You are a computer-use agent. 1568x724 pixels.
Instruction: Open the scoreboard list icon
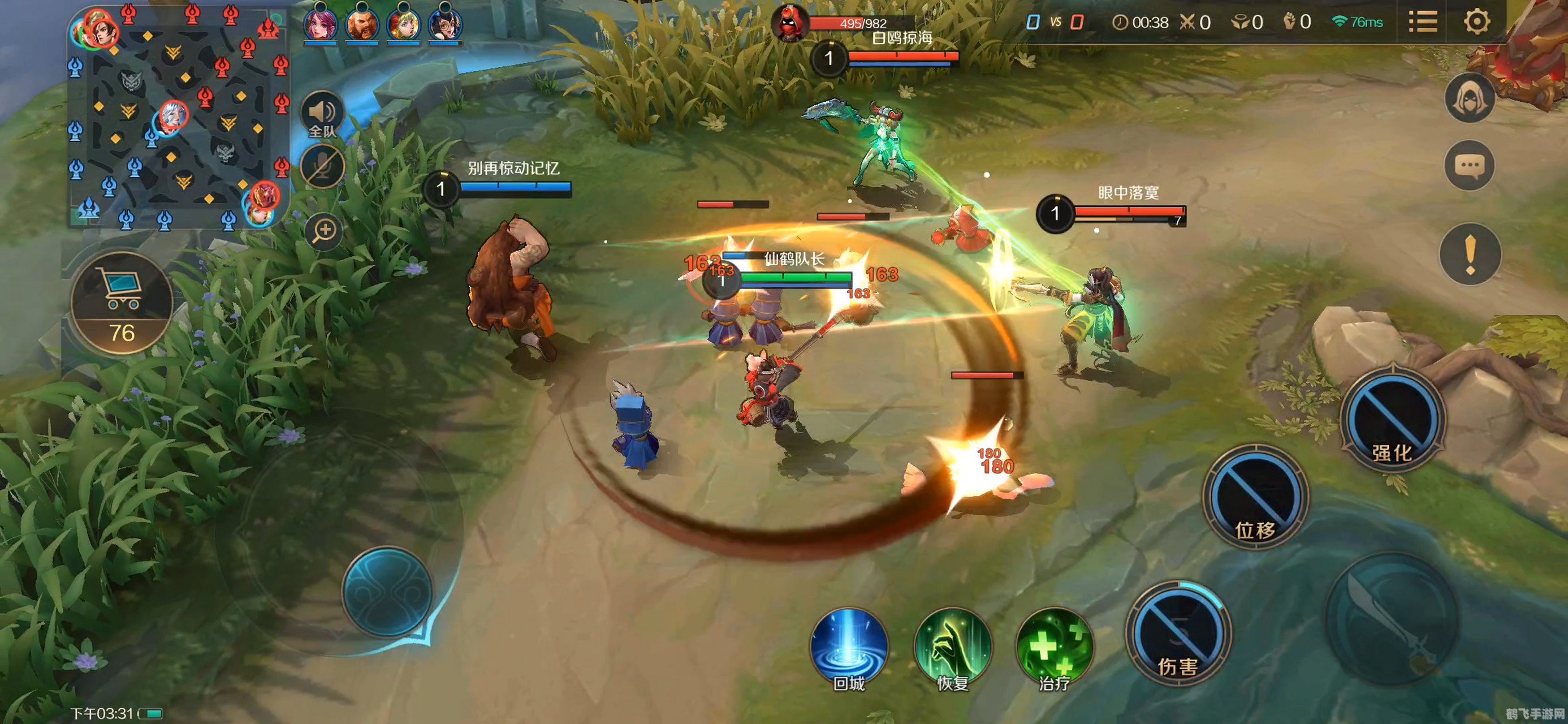(1423, 22)
